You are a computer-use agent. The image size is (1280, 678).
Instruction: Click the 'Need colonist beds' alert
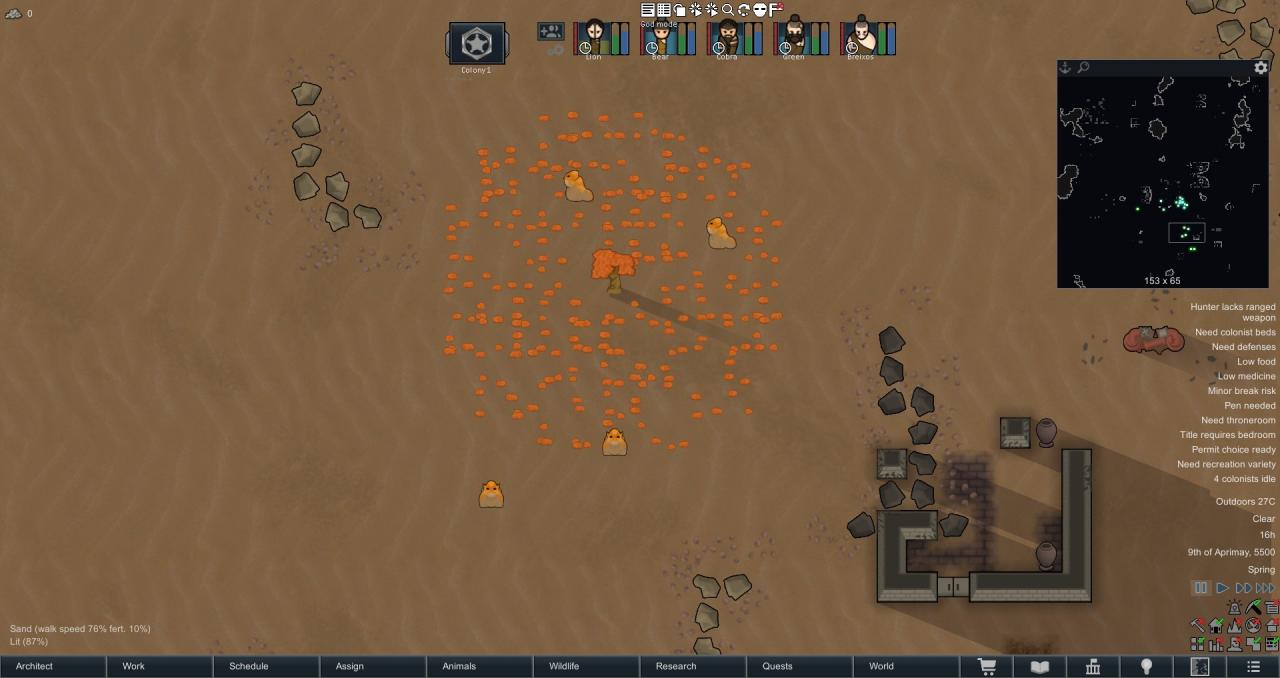coord(1235,332)
